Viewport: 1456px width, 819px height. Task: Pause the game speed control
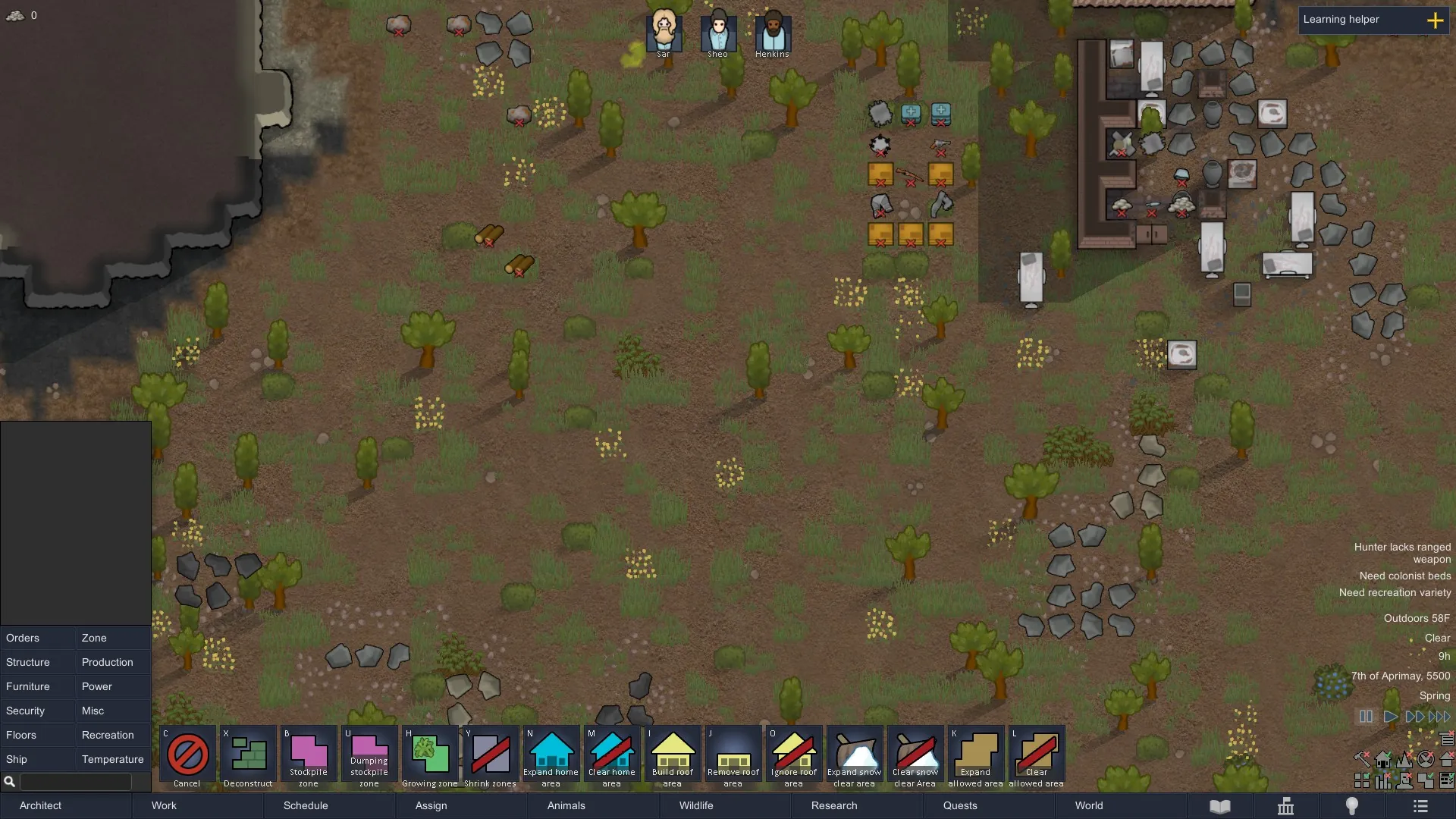click(1366, 717)
